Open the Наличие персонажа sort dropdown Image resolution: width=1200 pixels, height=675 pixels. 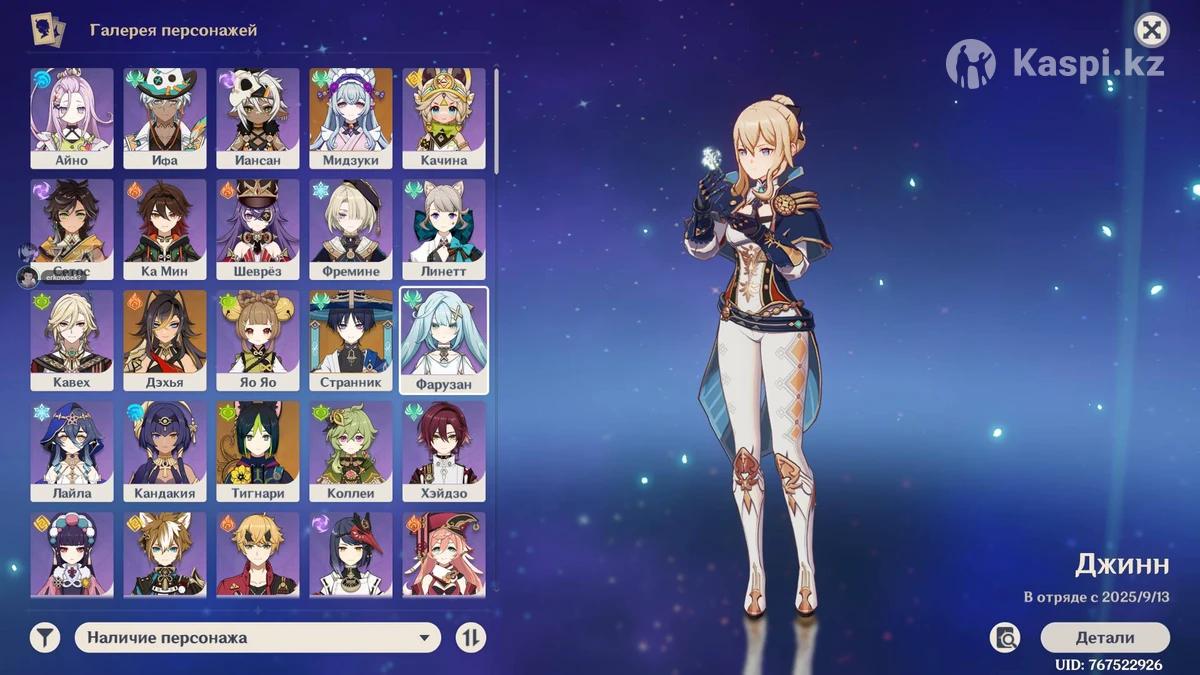click(257, 638)
